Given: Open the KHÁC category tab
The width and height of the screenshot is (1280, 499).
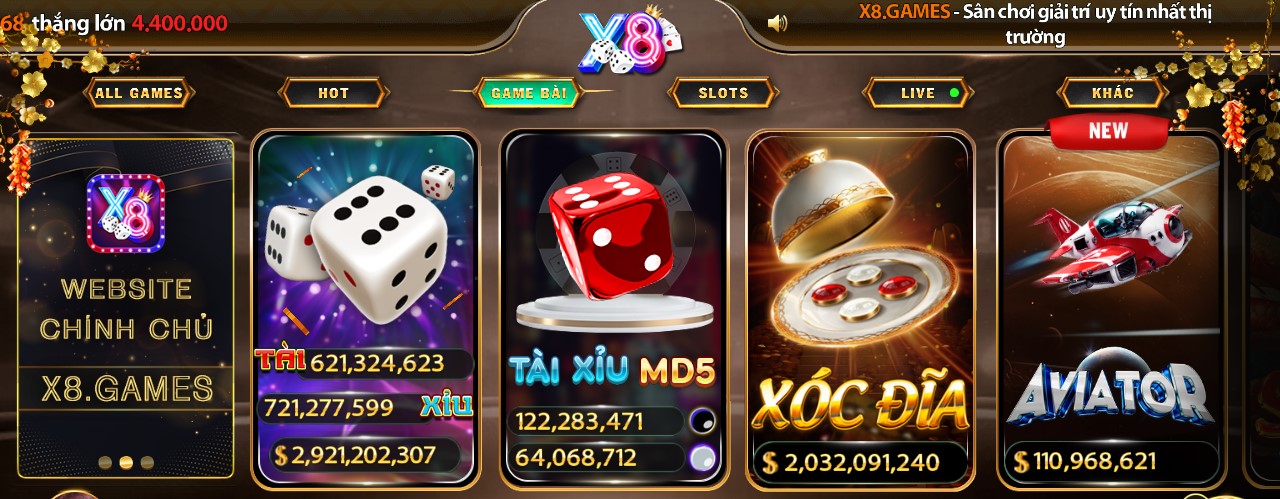Looking at the screenshot, I should pos(1112,93).
